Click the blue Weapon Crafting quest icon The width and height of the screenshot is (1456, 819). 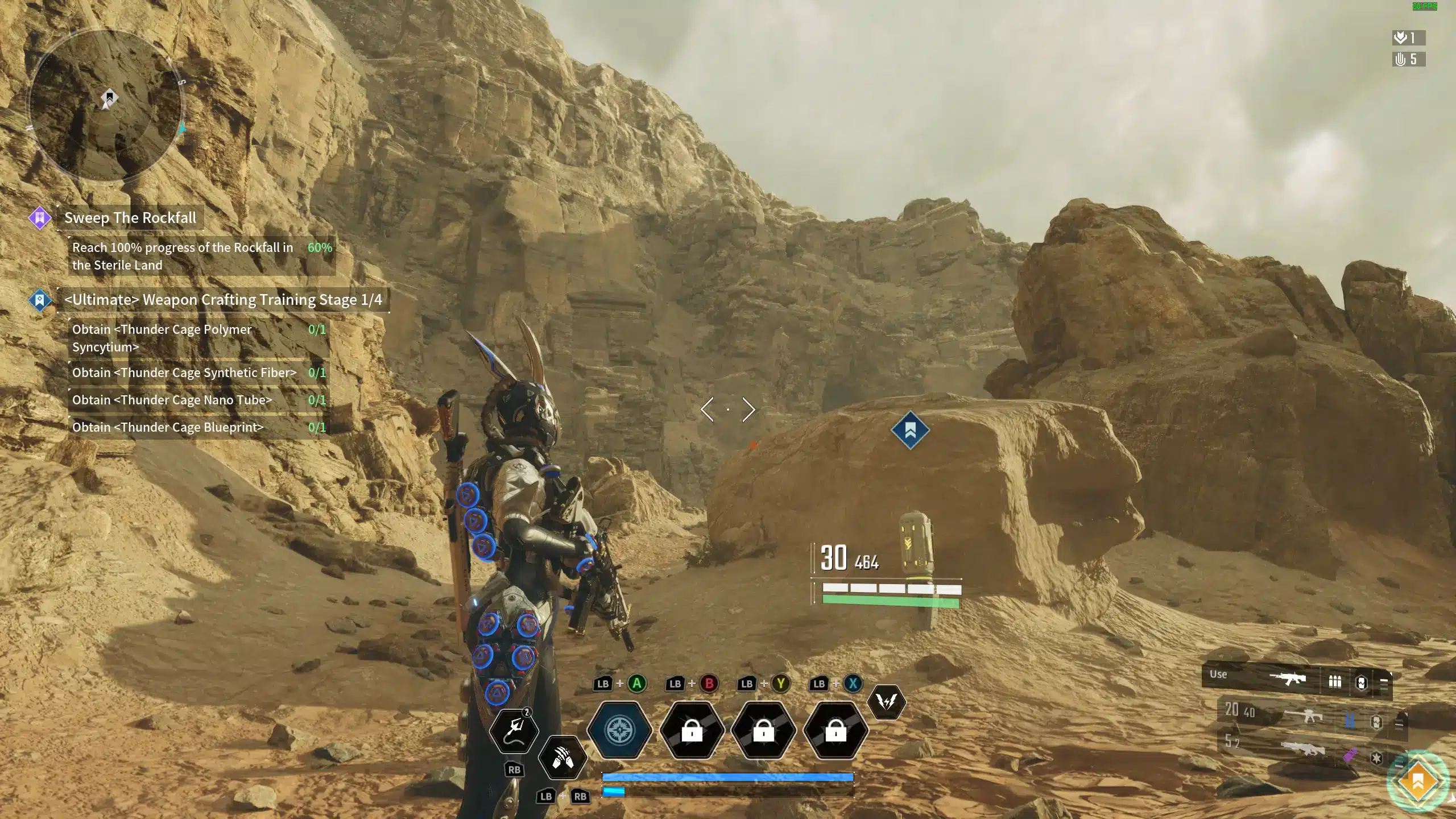click(40, 300)
